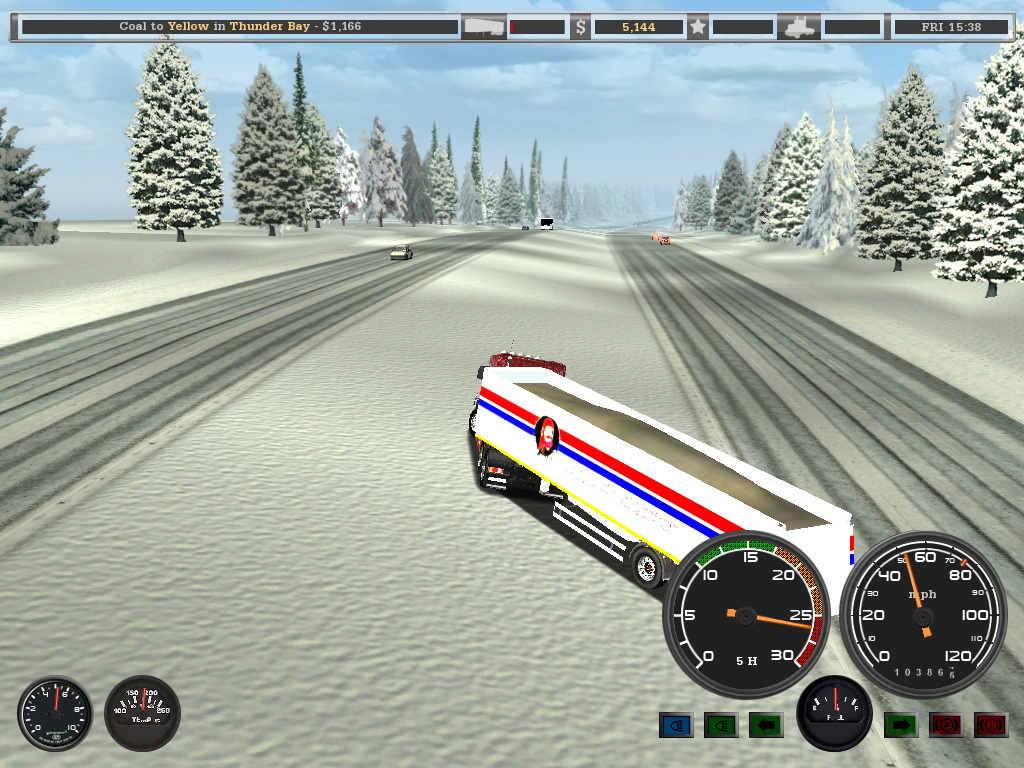Select the dollar sign money icon

(580, 27)
